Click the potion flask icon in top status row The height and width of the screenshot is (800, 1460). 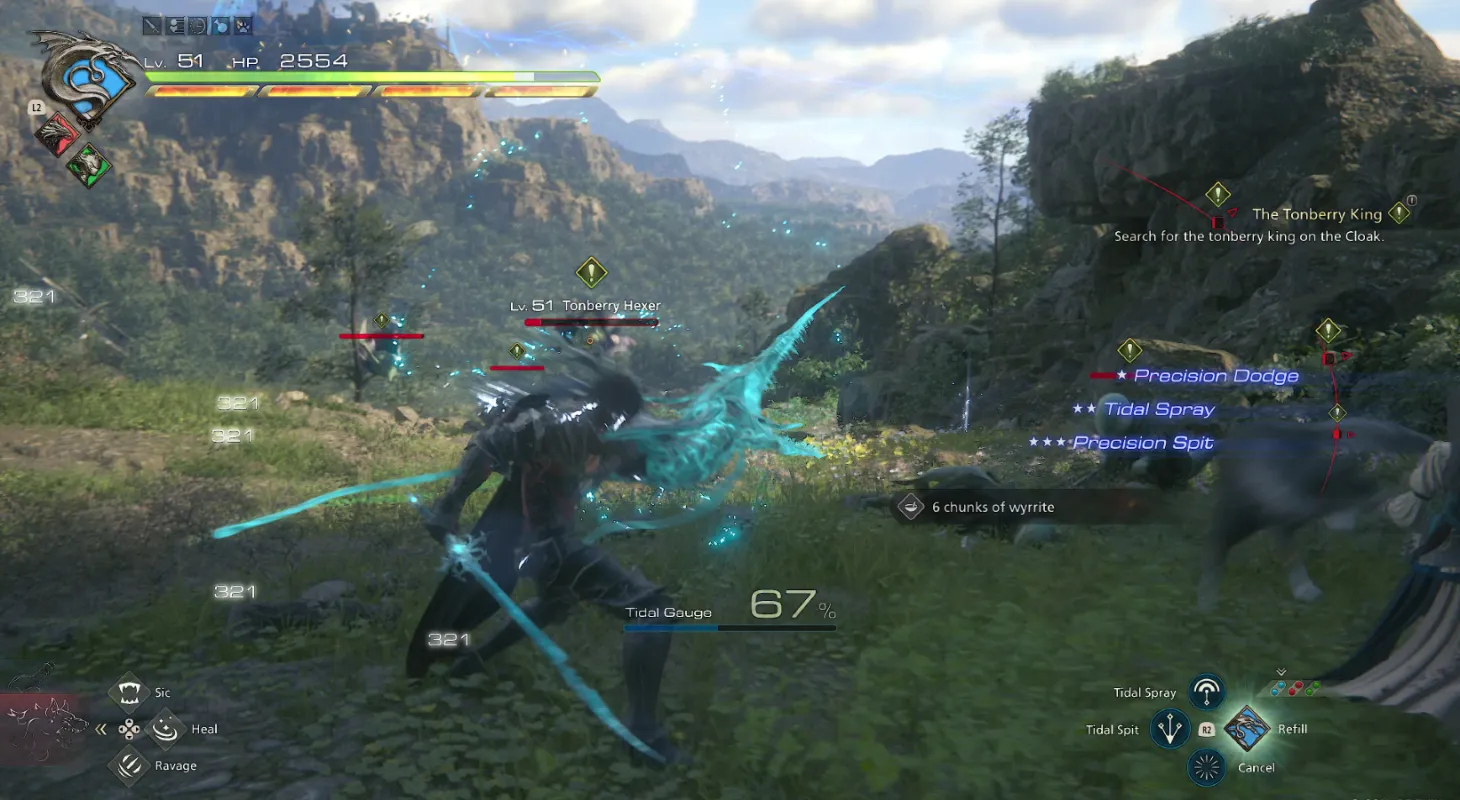point(220,25)
